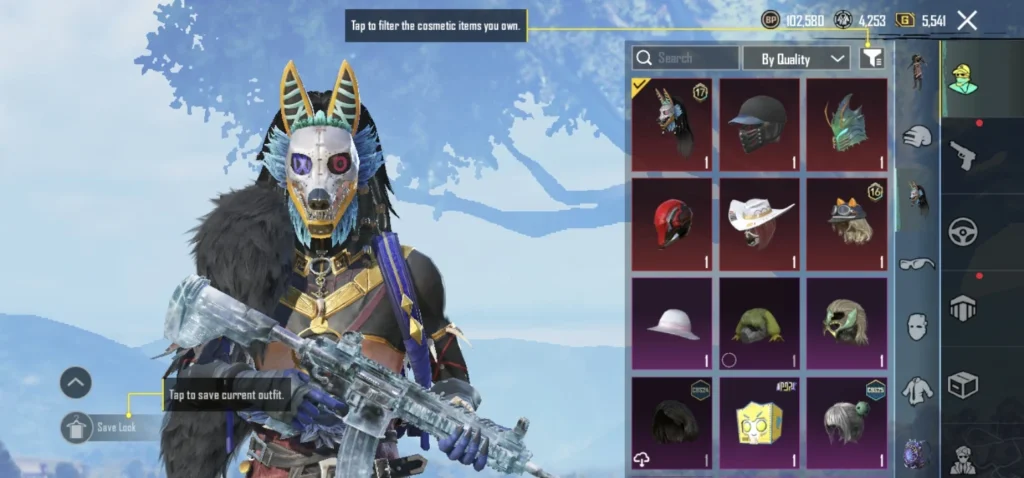This screenshot has height=478, width=1024.
Task: Select the equipped jackal mask headgear
Action: 671,125
